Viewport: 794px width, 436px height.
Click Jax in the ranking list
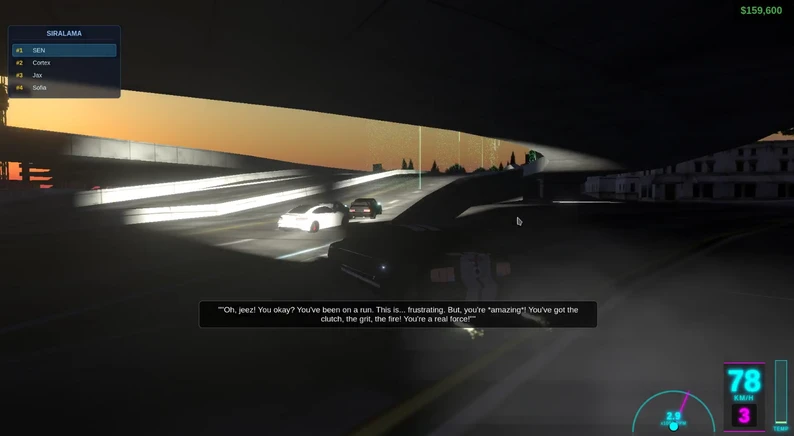(64, 75)
